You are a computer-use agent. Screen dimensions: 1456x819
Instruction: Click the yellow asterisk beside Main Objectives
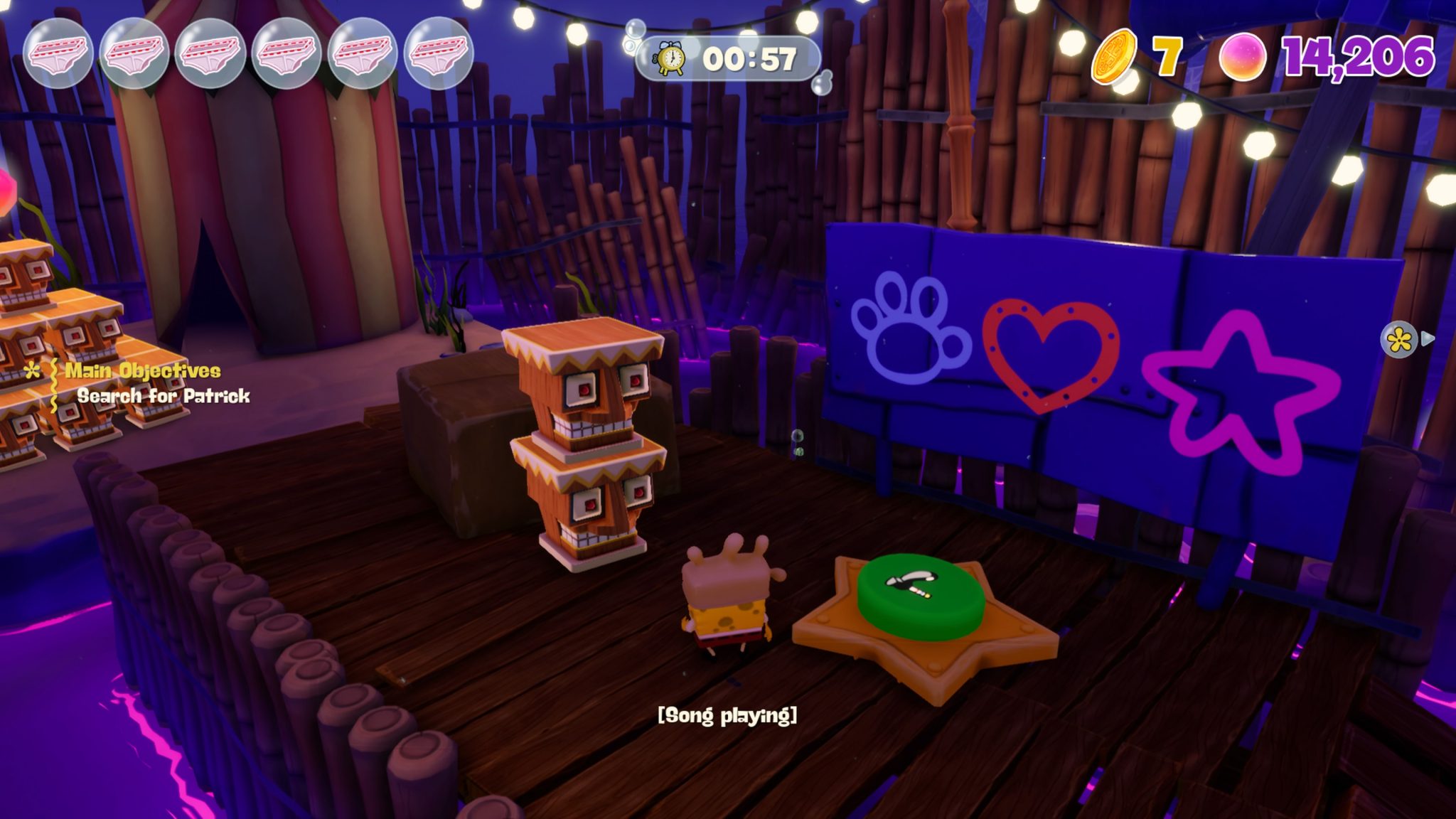[31, 372]
